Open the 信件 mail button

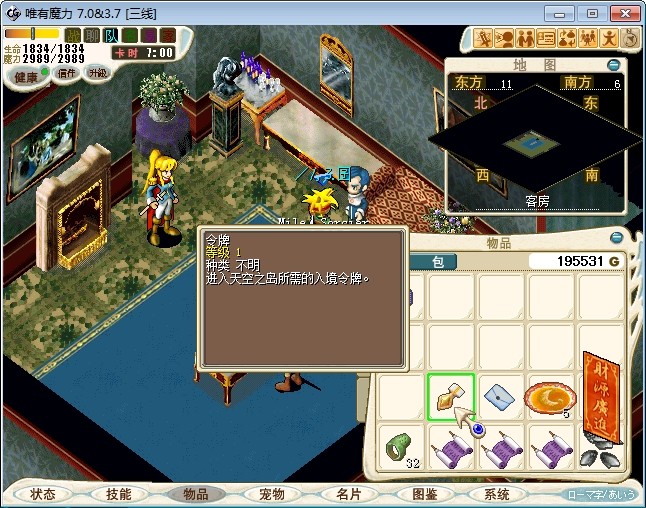66,73
